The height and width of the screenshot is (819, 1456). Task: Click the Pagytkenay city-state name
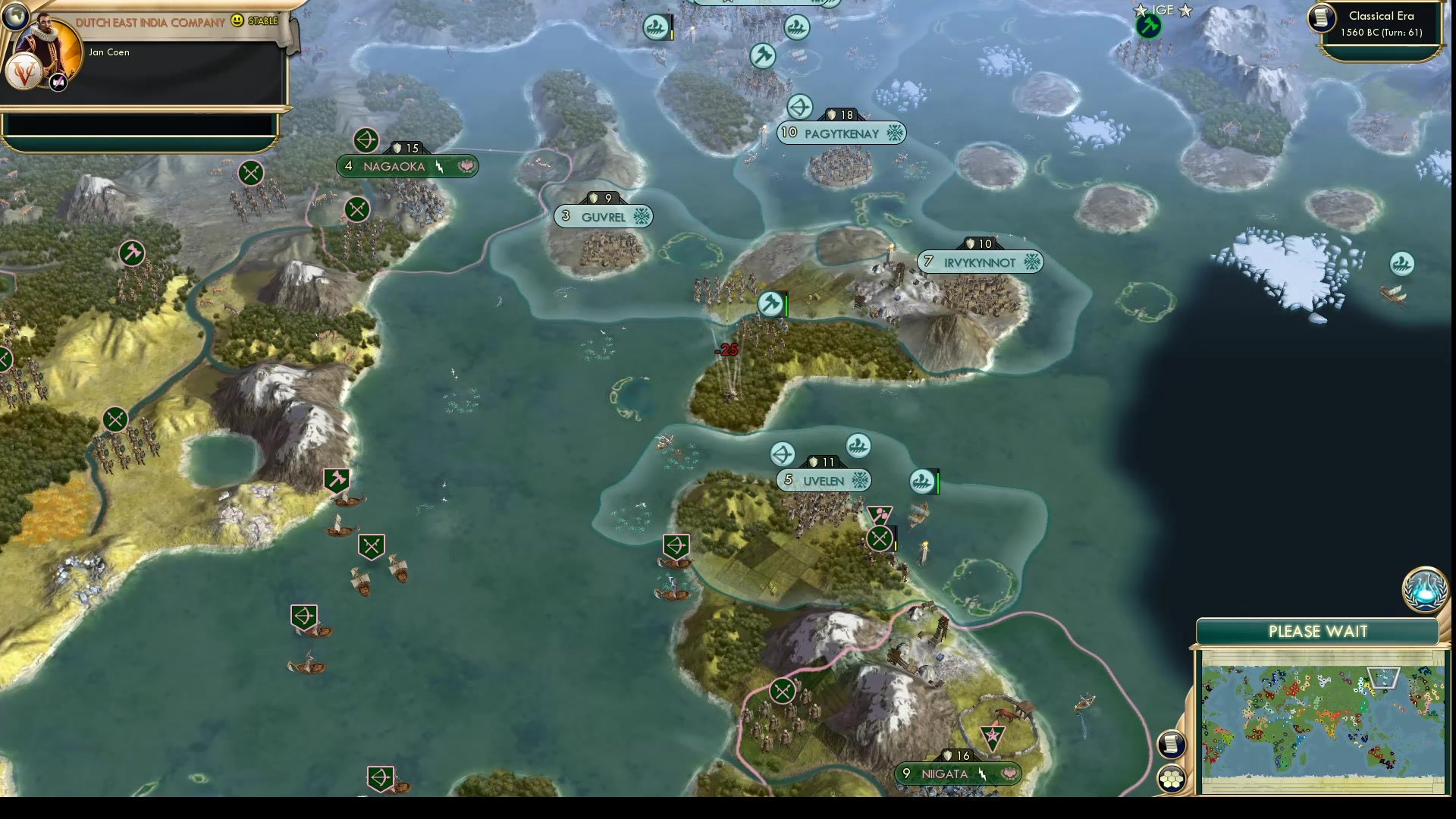(842, 133)
